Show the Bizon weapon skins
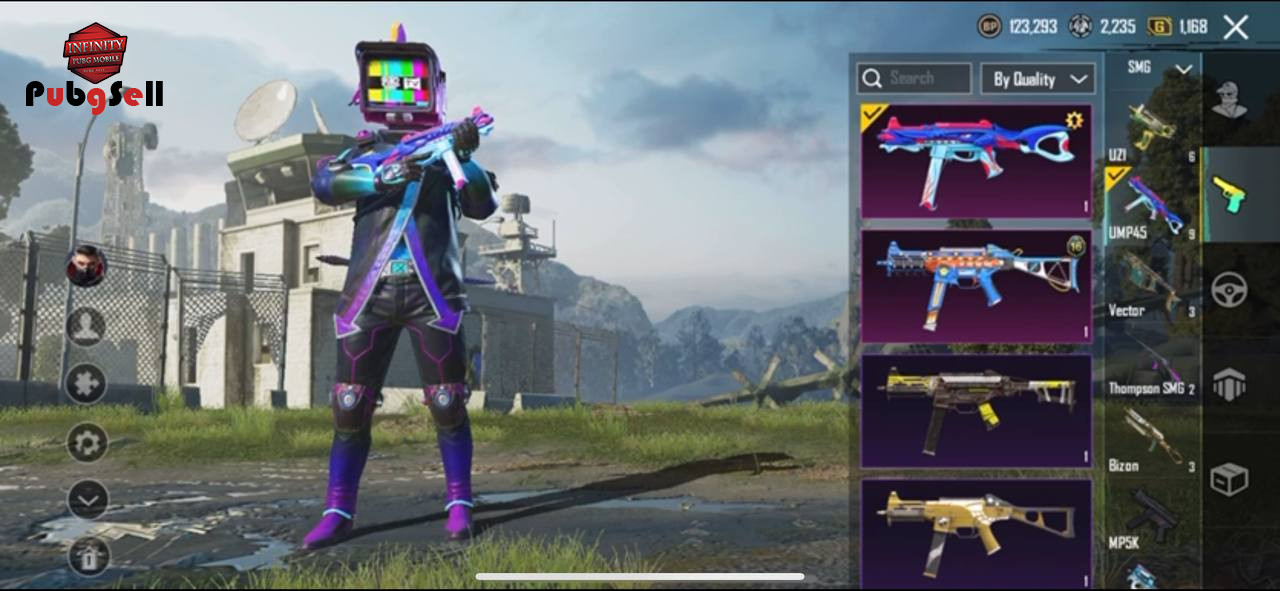 pyautogui.click(x=1151, y=440)
